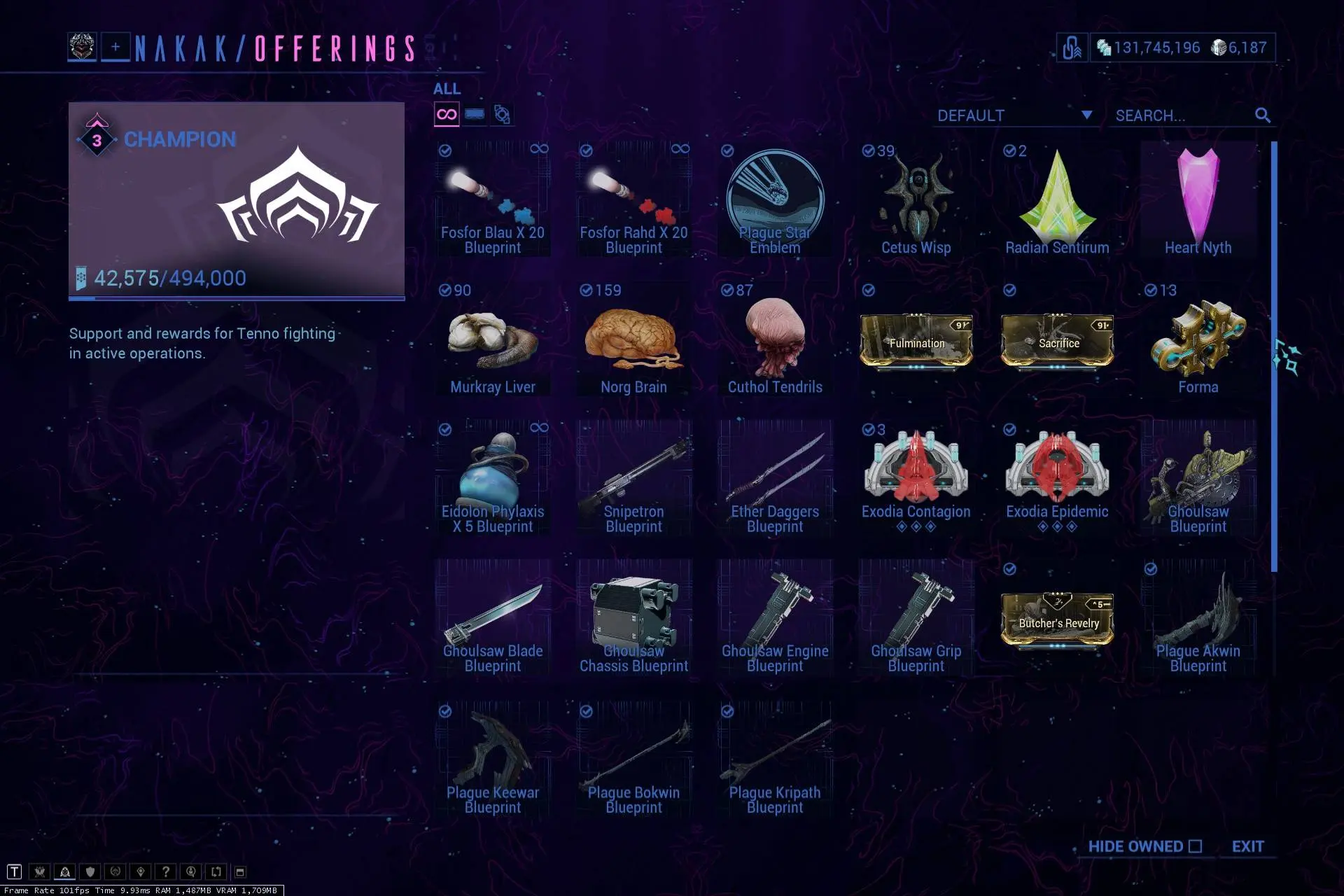Viewport: 1344px width, 896px height.
Task: Expand the sorting options via the chevron arrow
Action: 1086,115
